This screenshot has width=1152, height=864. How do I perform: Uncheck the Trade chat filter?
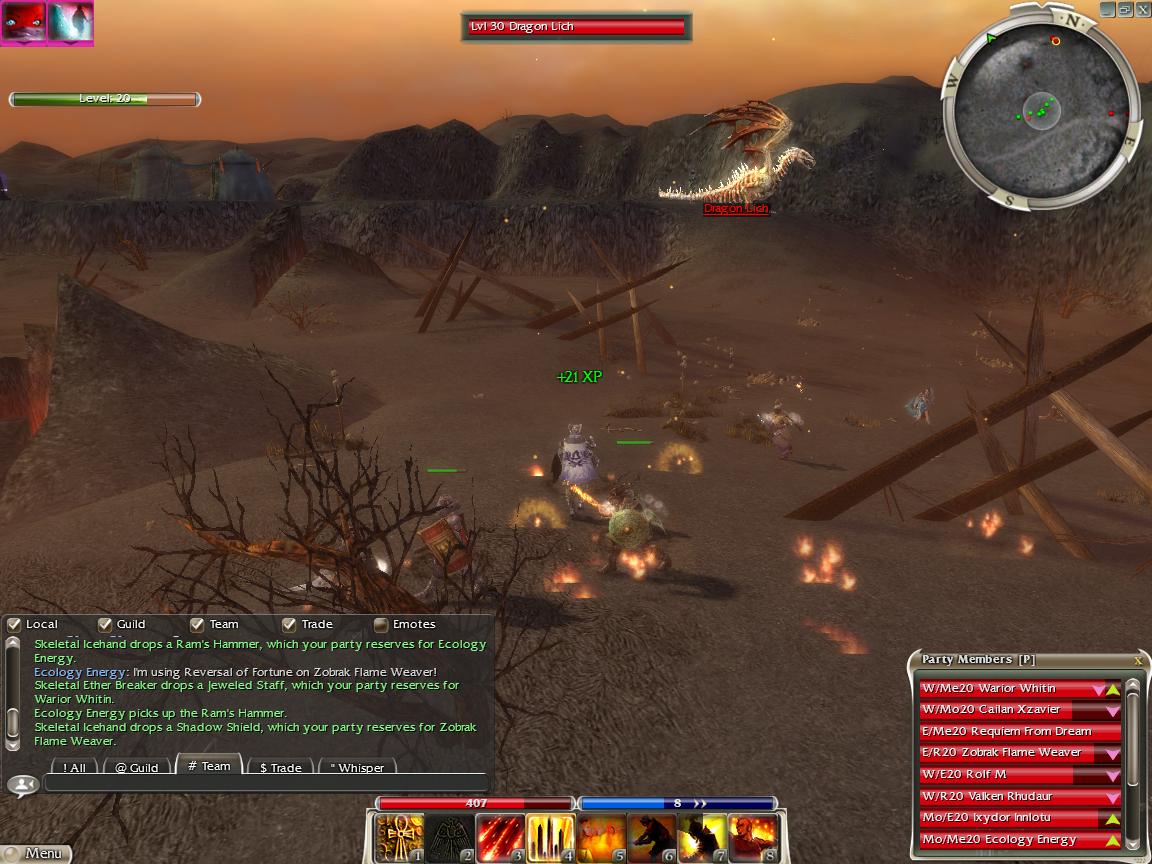pos(289,625)
